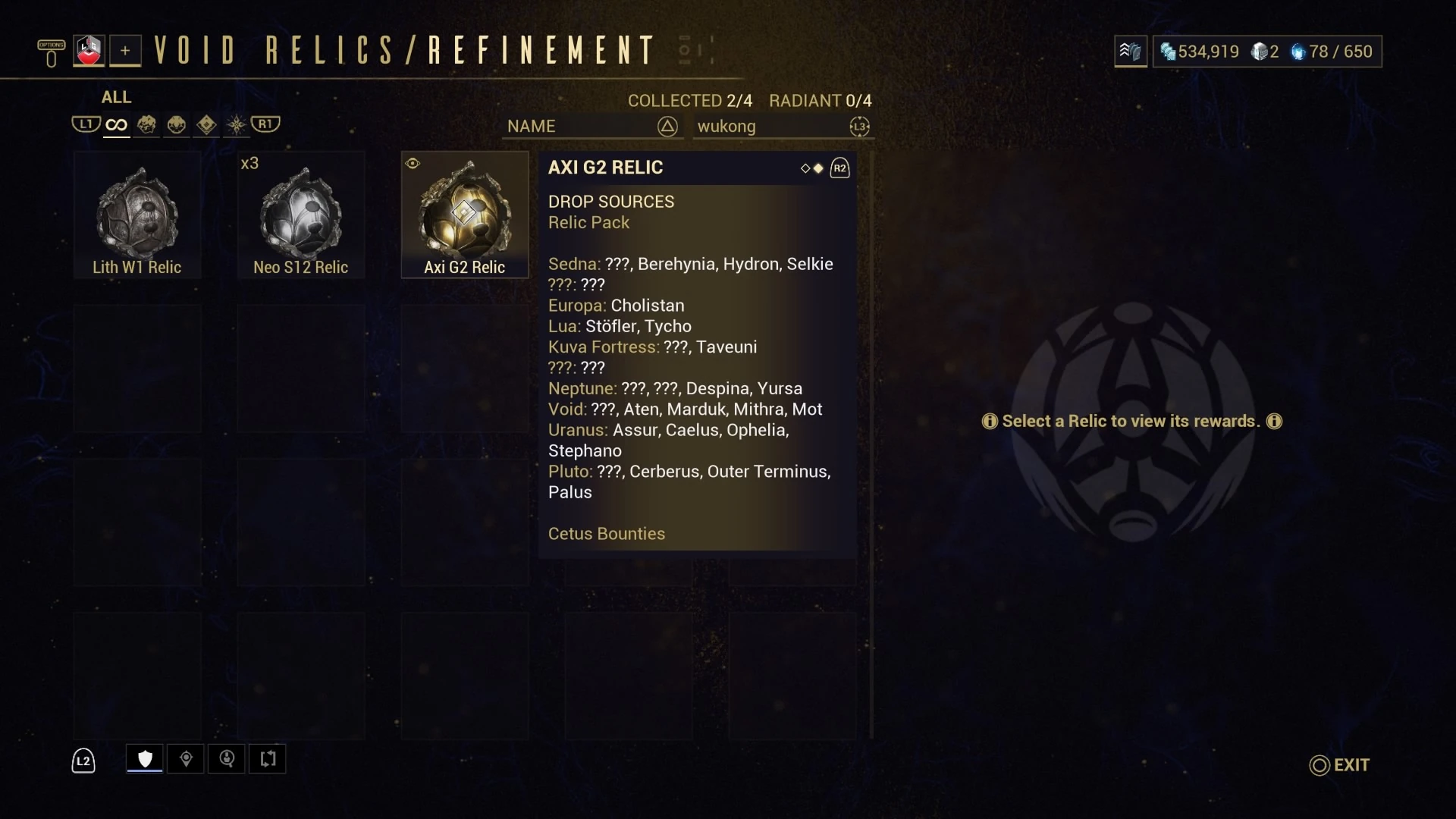Open the location pin filter
This screenshot has height=819, width=1456.
click(186, 758)
